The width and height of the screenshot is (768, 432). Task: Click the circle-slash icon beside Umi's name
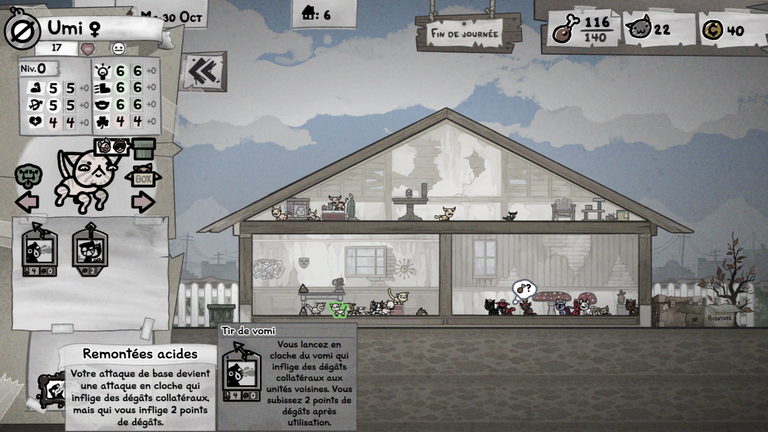(x=18, y=30)
